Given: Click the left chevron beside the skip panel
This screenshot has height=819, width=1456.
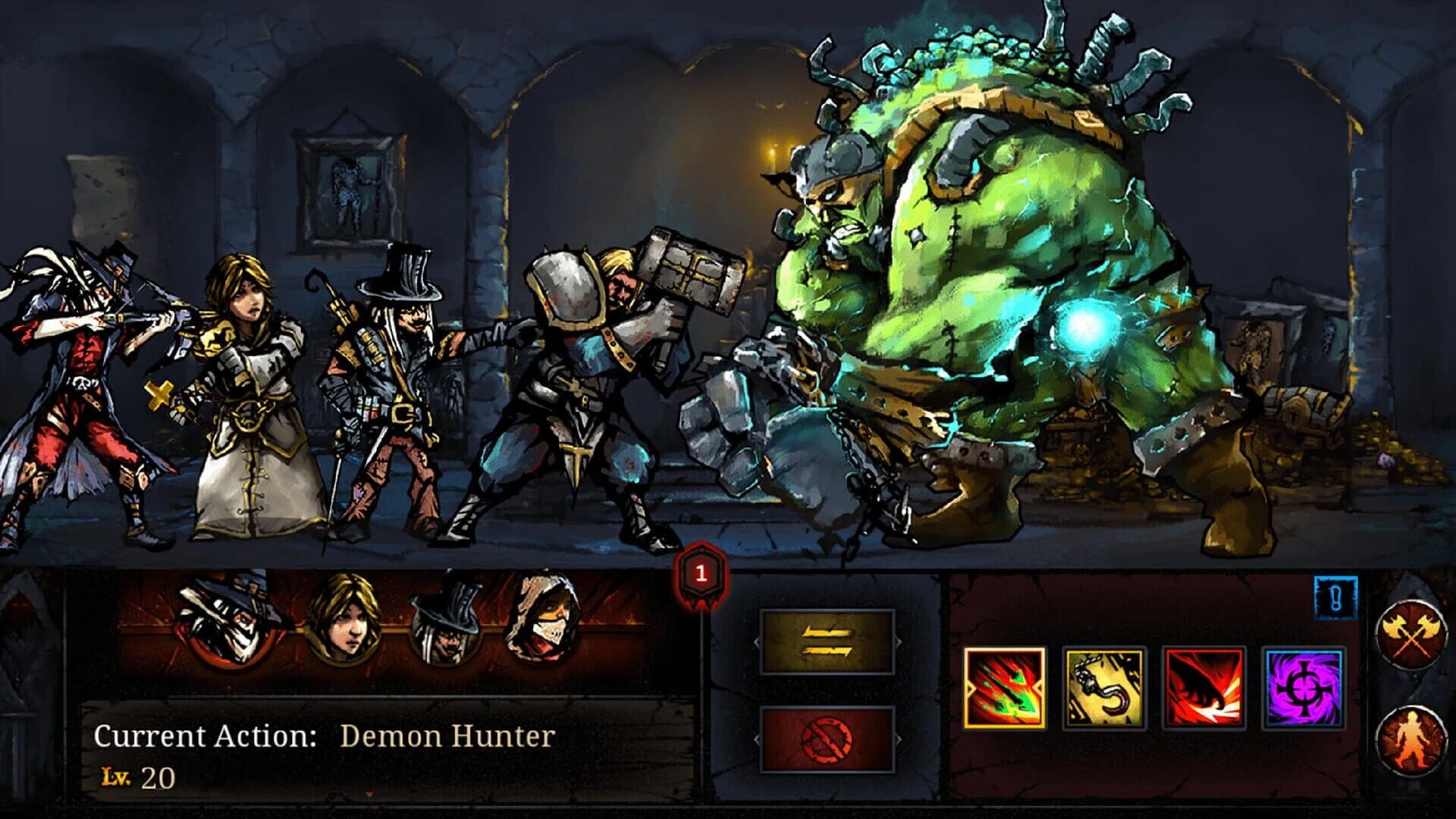Looking at the screenshot, I should click(x=756, y=739).
